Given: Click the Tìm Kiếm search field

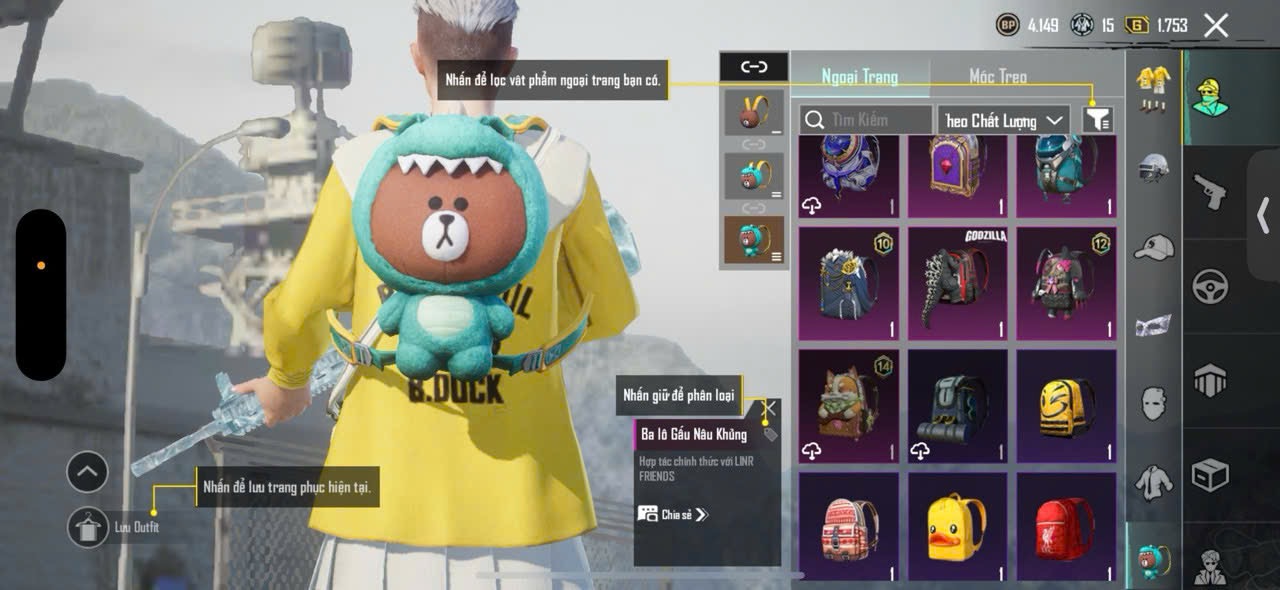Looking at the screenshot, I should pyautogui.click(x=866, y=120).
